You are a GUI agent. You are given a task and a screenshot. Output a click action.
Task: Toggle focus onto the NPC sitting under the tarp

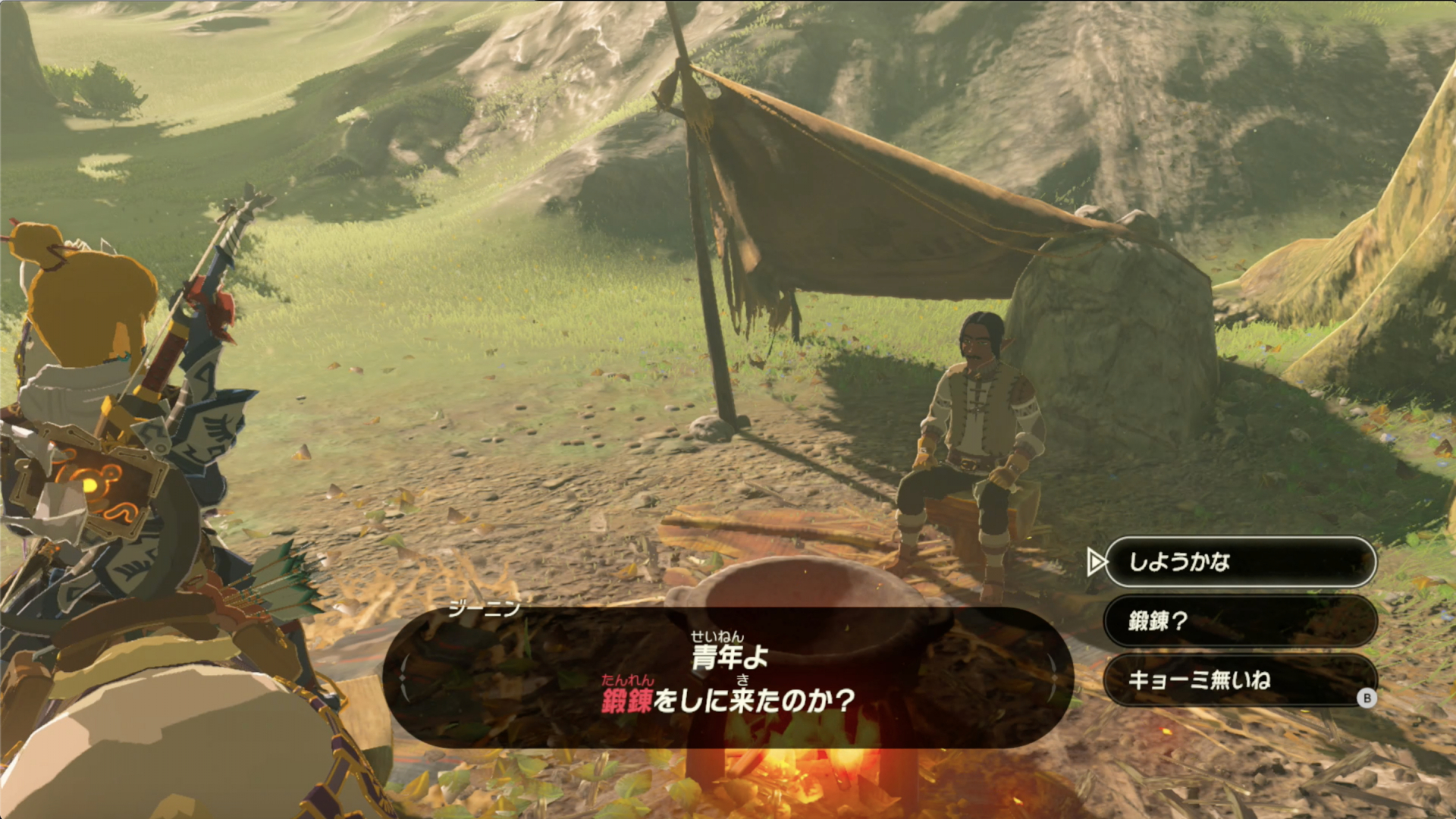tap(978, 417)
